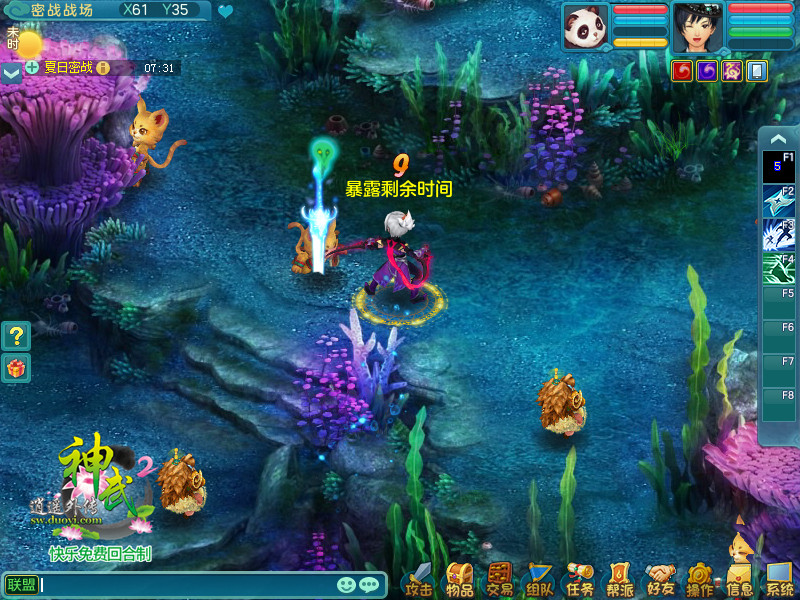Click the question mark help button
Screen dimensions: 800x600
pyautogui.click(x=17, y=336)
